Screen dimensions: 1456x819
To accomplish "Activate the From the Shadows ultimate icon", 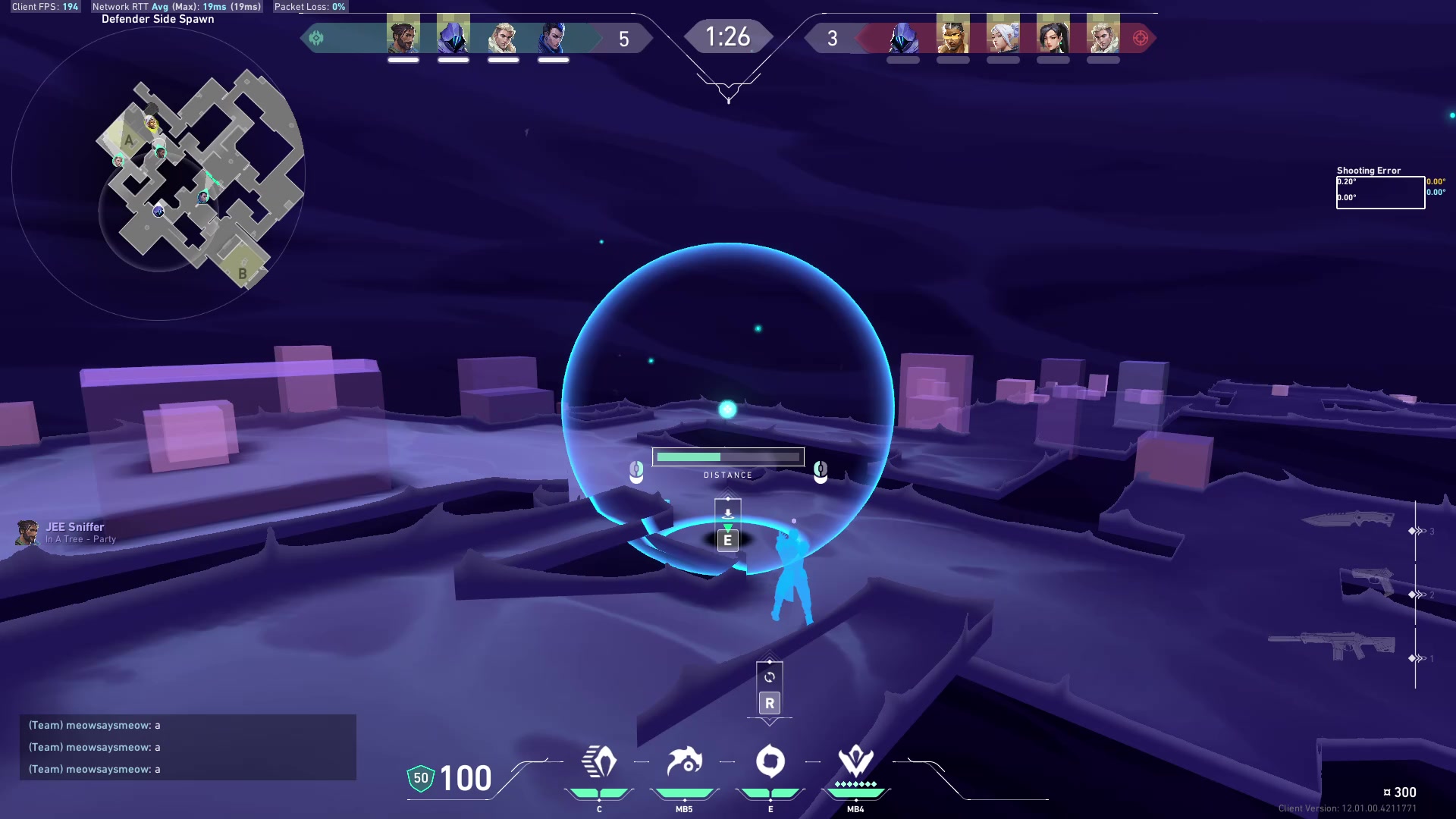I will pos(855,760).
